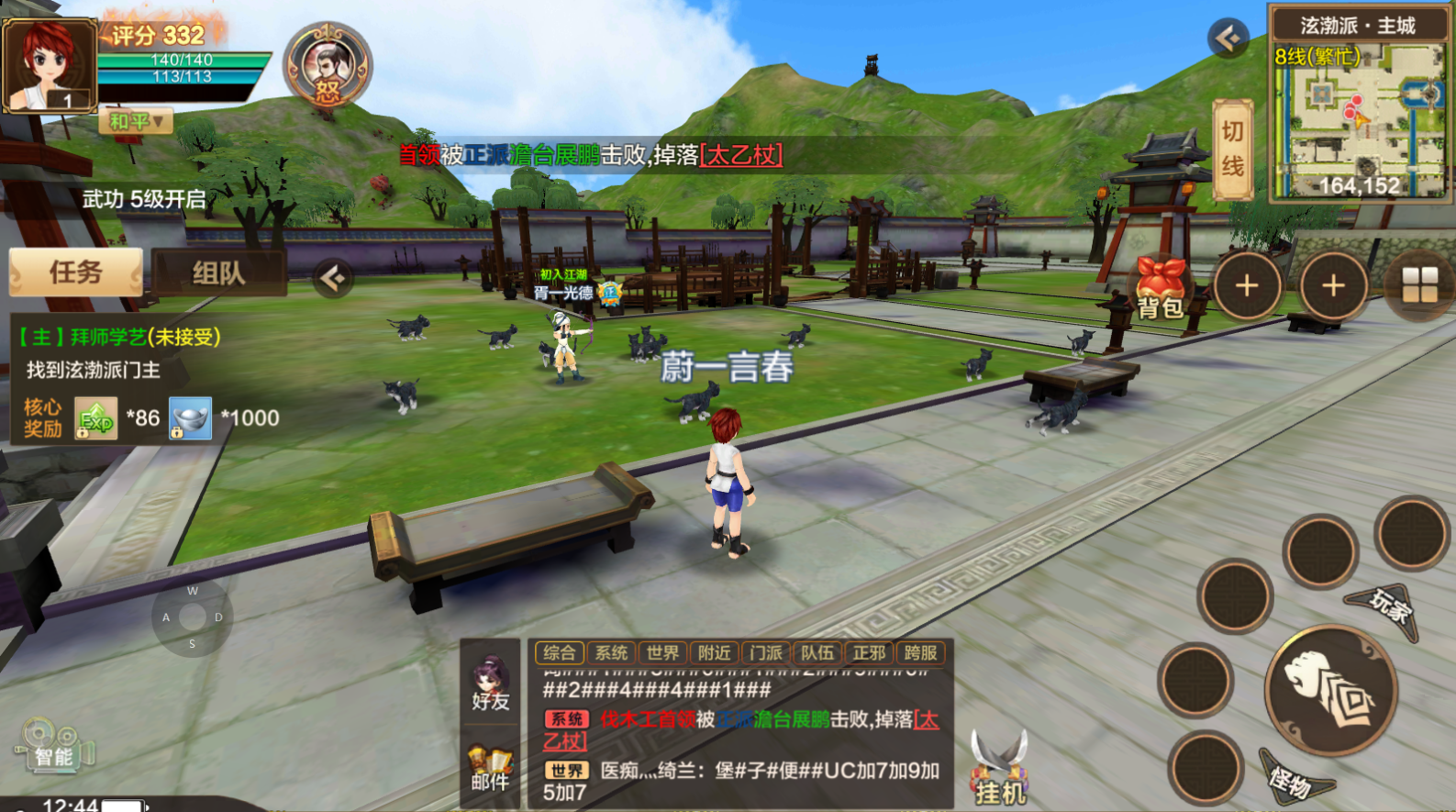Viewport: 1456px width, 812px height.
Task: Click the 切线 switch line button
Action: click(x=1232, y=150)
